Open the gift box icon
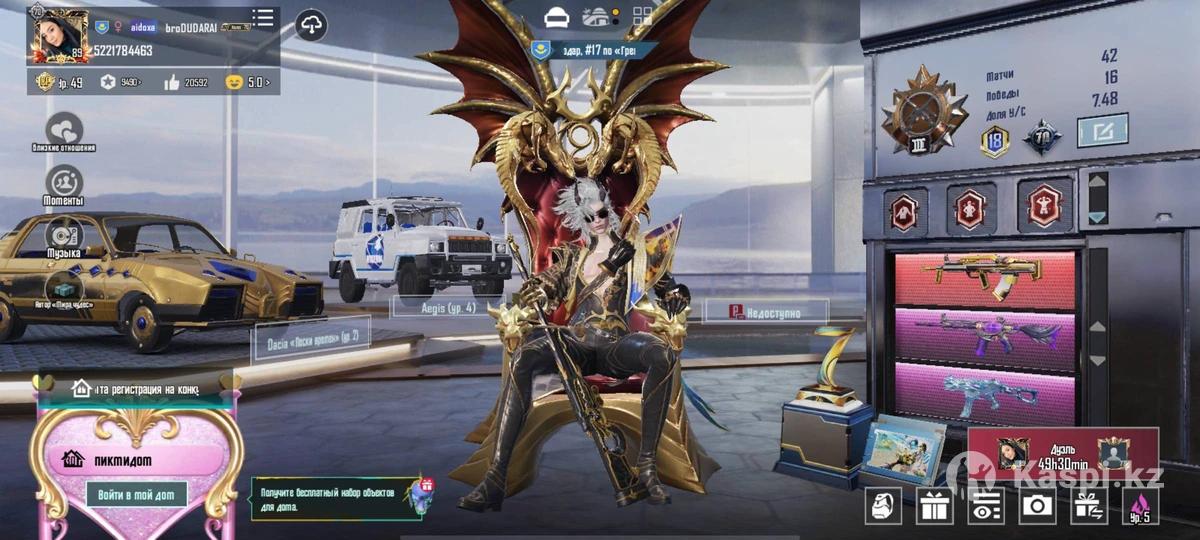 tap(935, 506)
